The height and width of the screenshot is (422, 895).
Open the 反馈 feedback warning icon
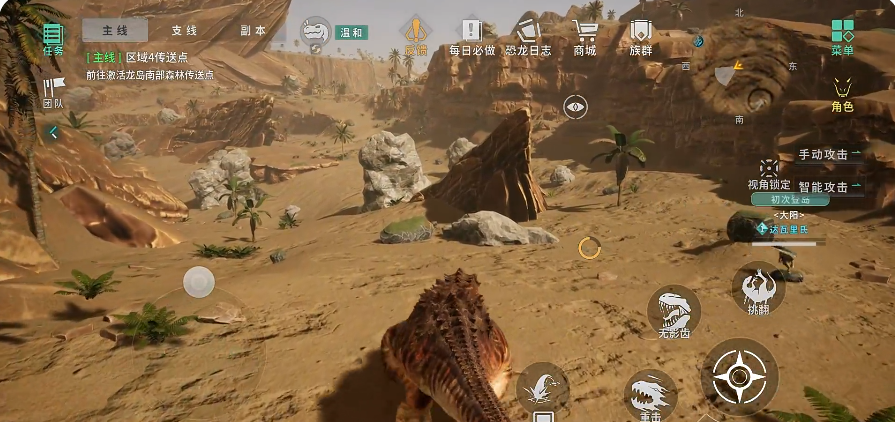[415, 35]
